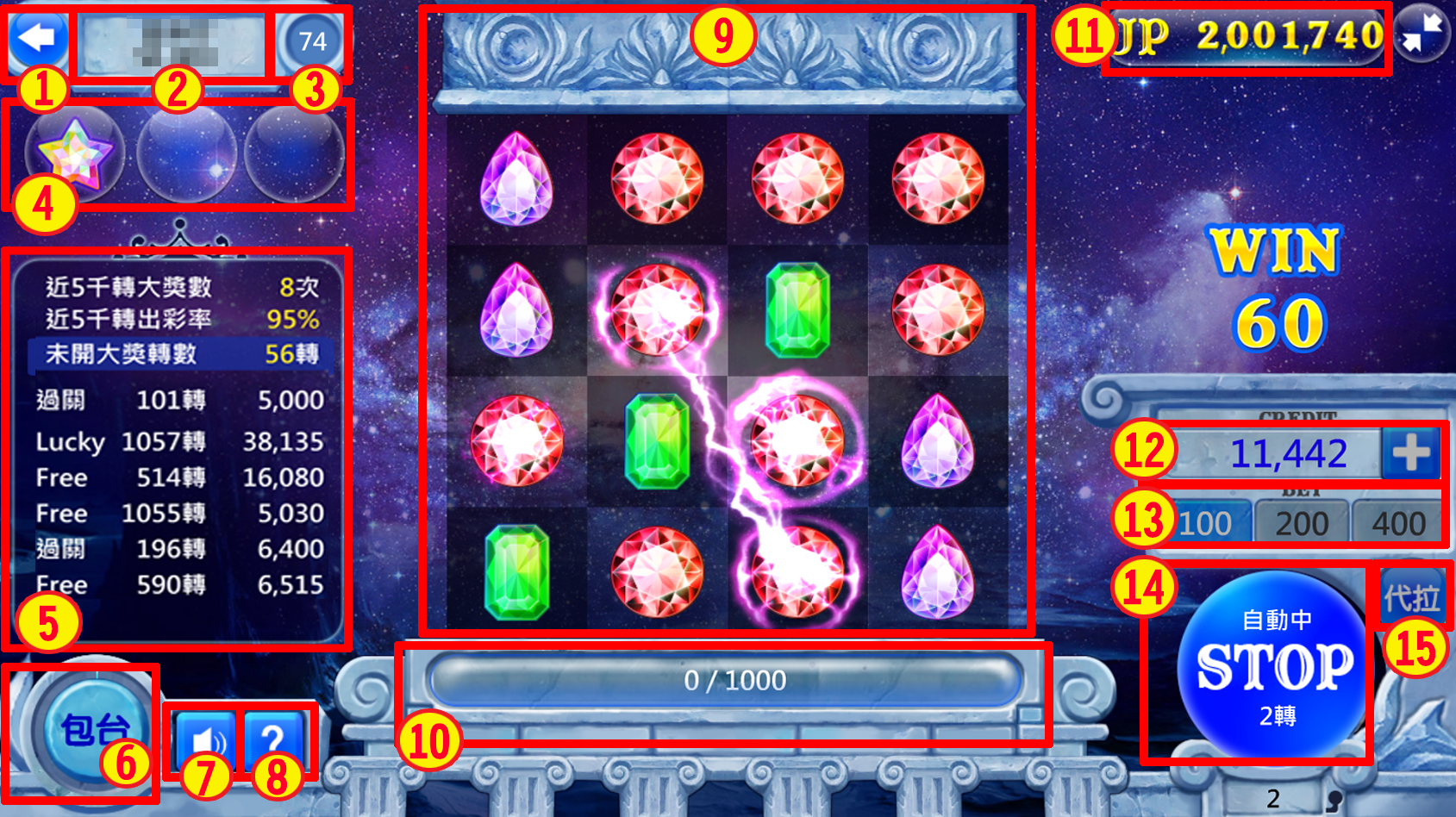Go back using the arrow button
1456x817 pixels.
37,38
